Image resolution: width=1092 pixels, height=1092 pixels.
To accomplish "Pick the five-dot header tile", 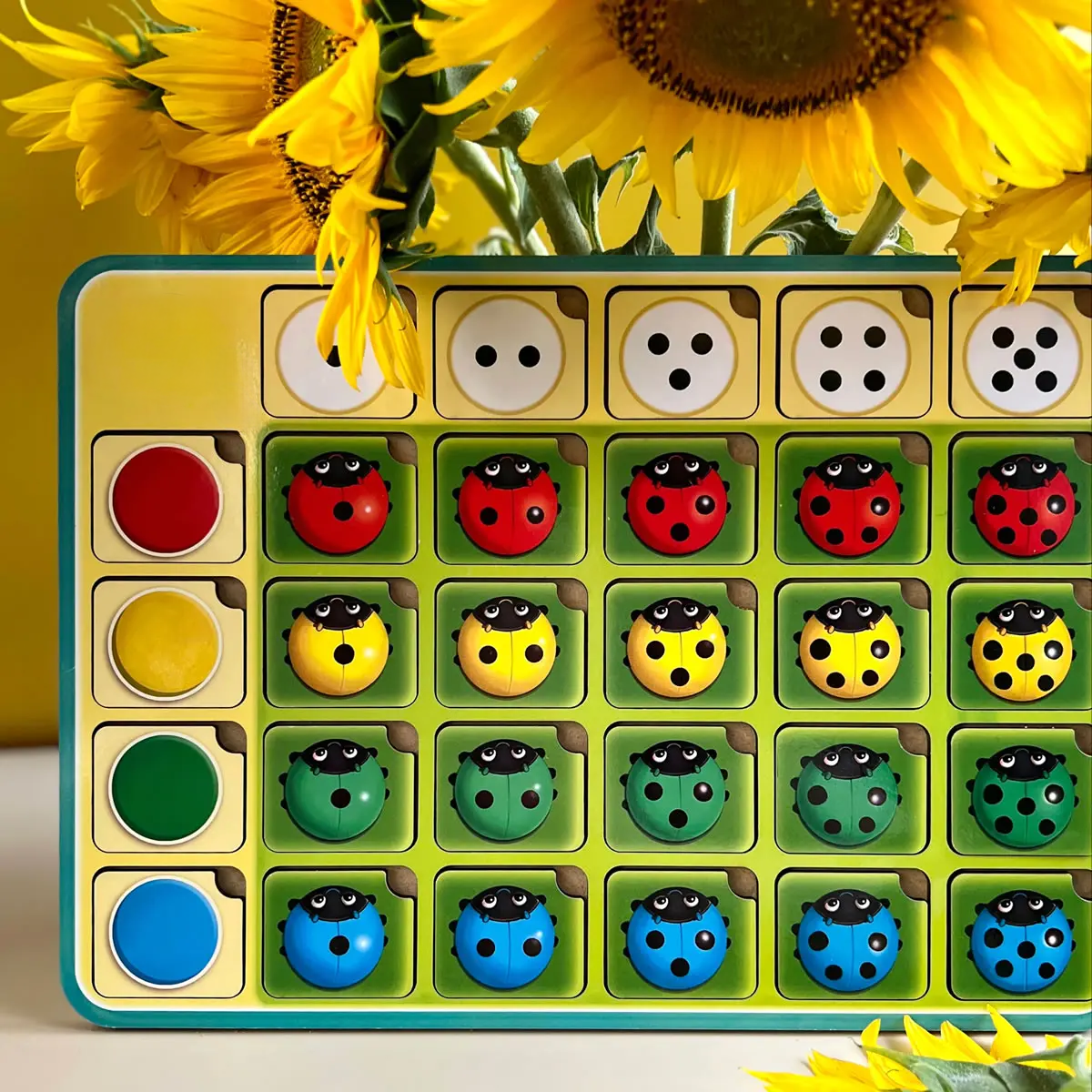I will pyautogui.click(x=1023, y=355).
